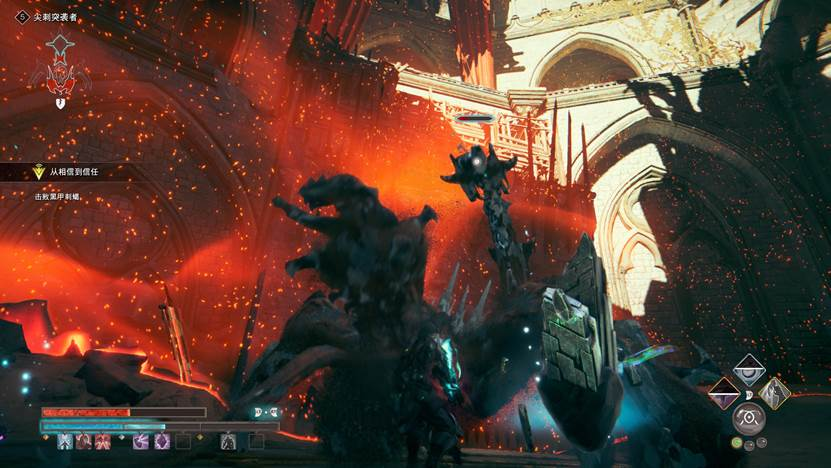Activate the purple burst skill icon
Image resolution: width=831 pixels, height=468 pixels.
[141, 441]
